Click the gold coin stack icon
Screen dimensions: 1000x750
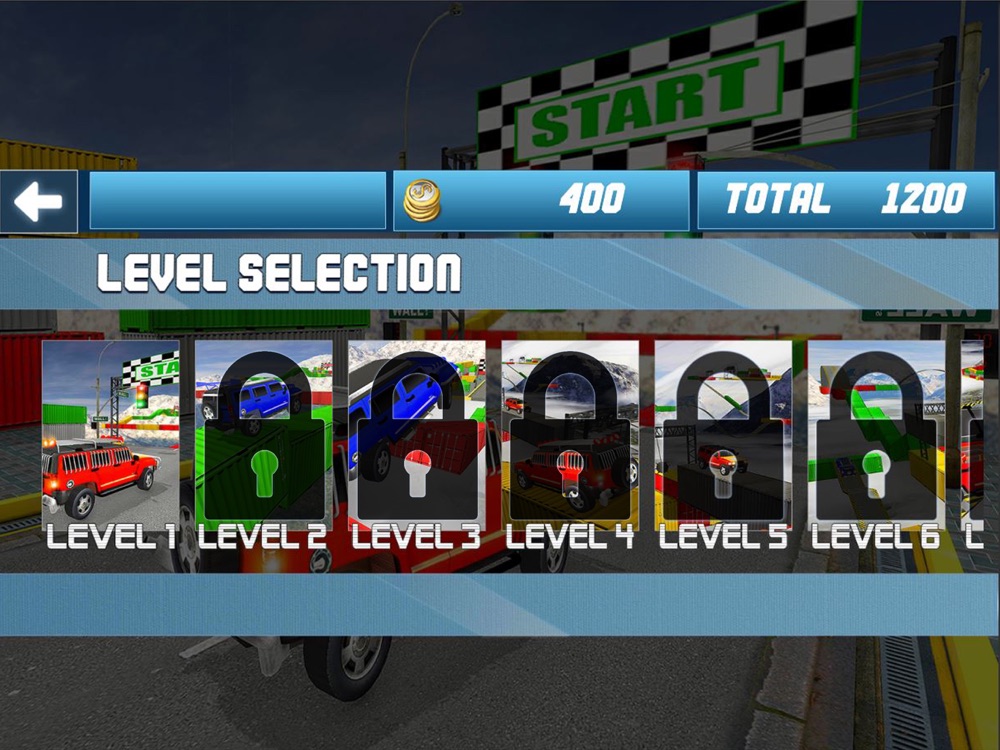tap(422, 201)
